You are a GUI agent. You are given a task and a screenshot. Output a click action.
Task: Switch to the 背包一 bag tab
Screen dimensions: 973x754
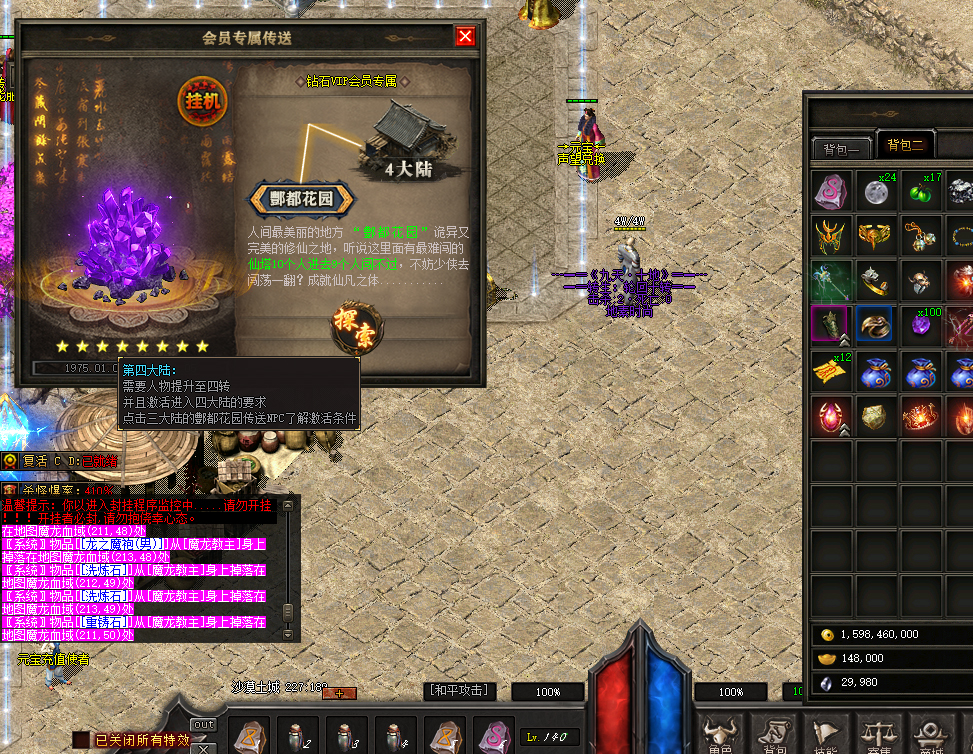click(x=841, y=149)
